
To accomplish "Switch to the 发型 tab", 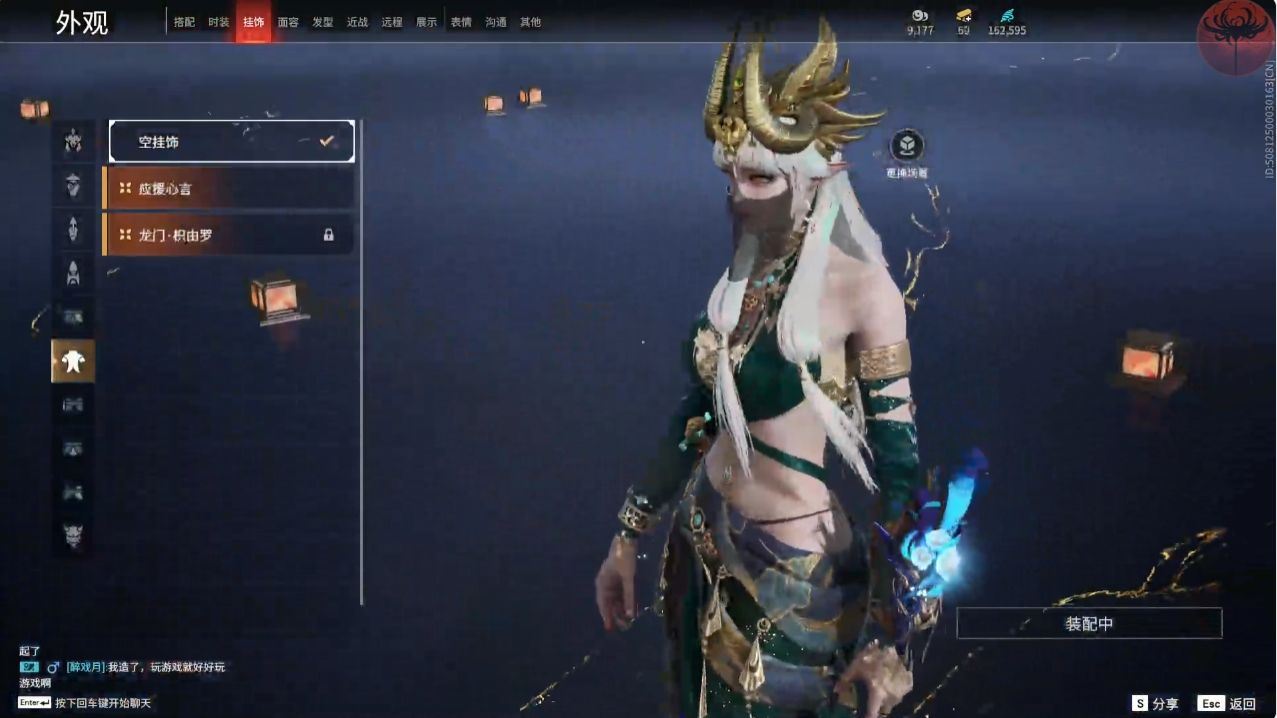I will click(x=322, y=22).
